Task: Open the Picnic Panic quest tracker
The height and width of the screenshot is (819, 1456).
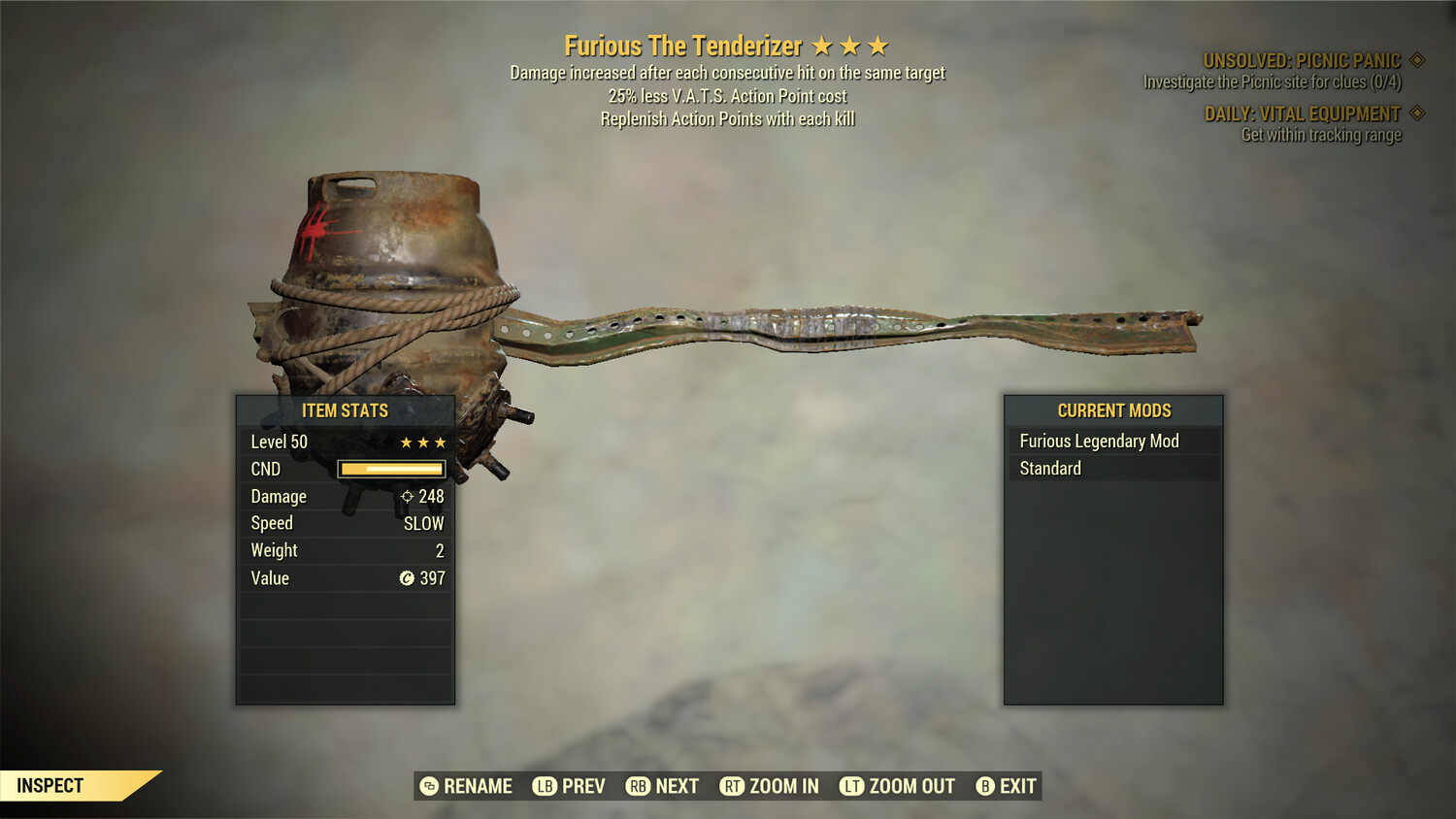Action: pyautogui.click(x=1301, y=61)
